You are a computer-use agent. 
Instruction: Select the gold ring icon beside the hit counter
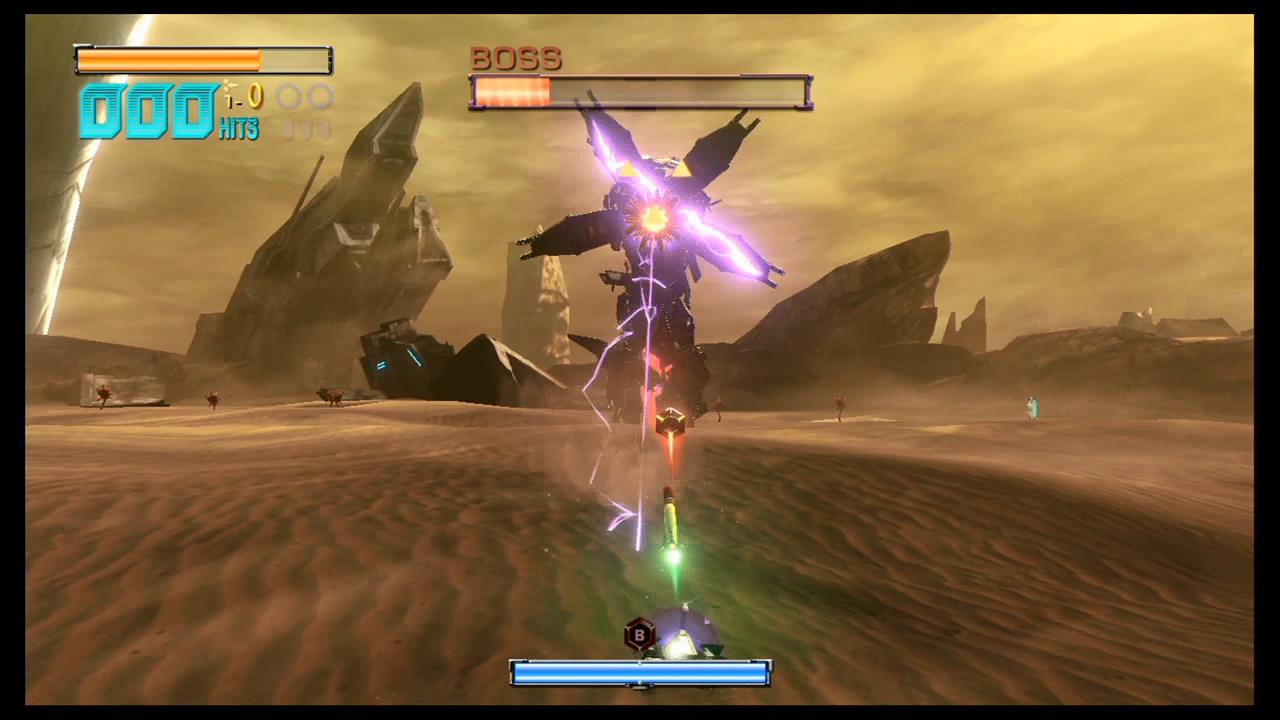coord(255,97)
